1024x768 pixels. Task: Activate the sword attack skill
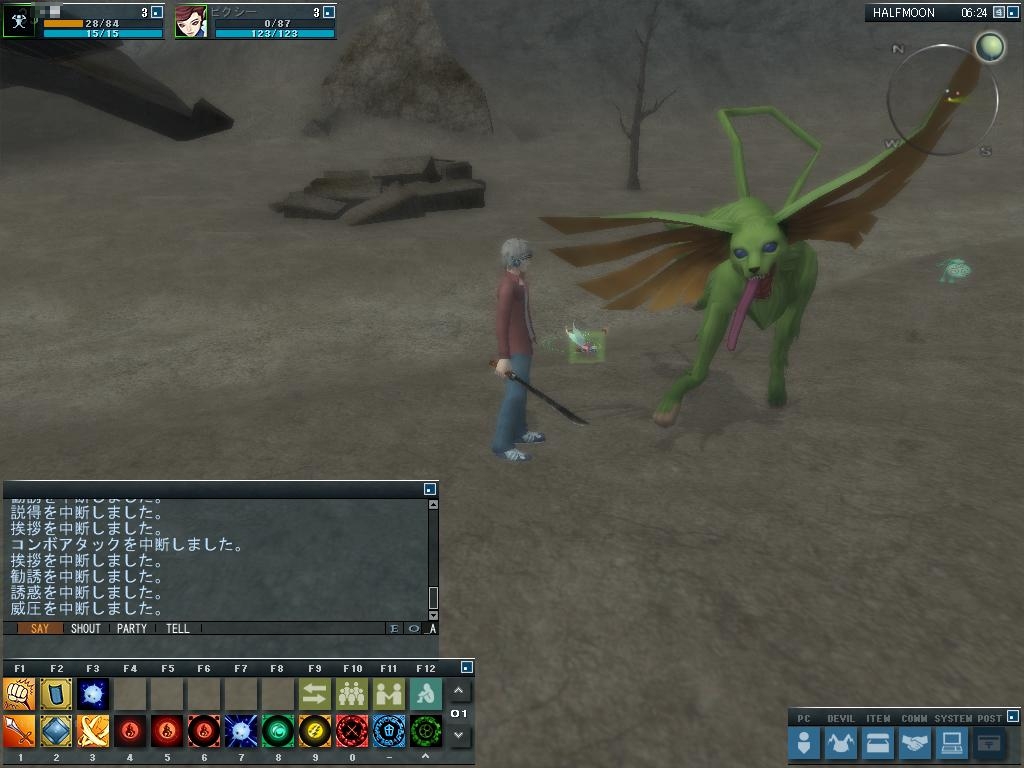19,731
